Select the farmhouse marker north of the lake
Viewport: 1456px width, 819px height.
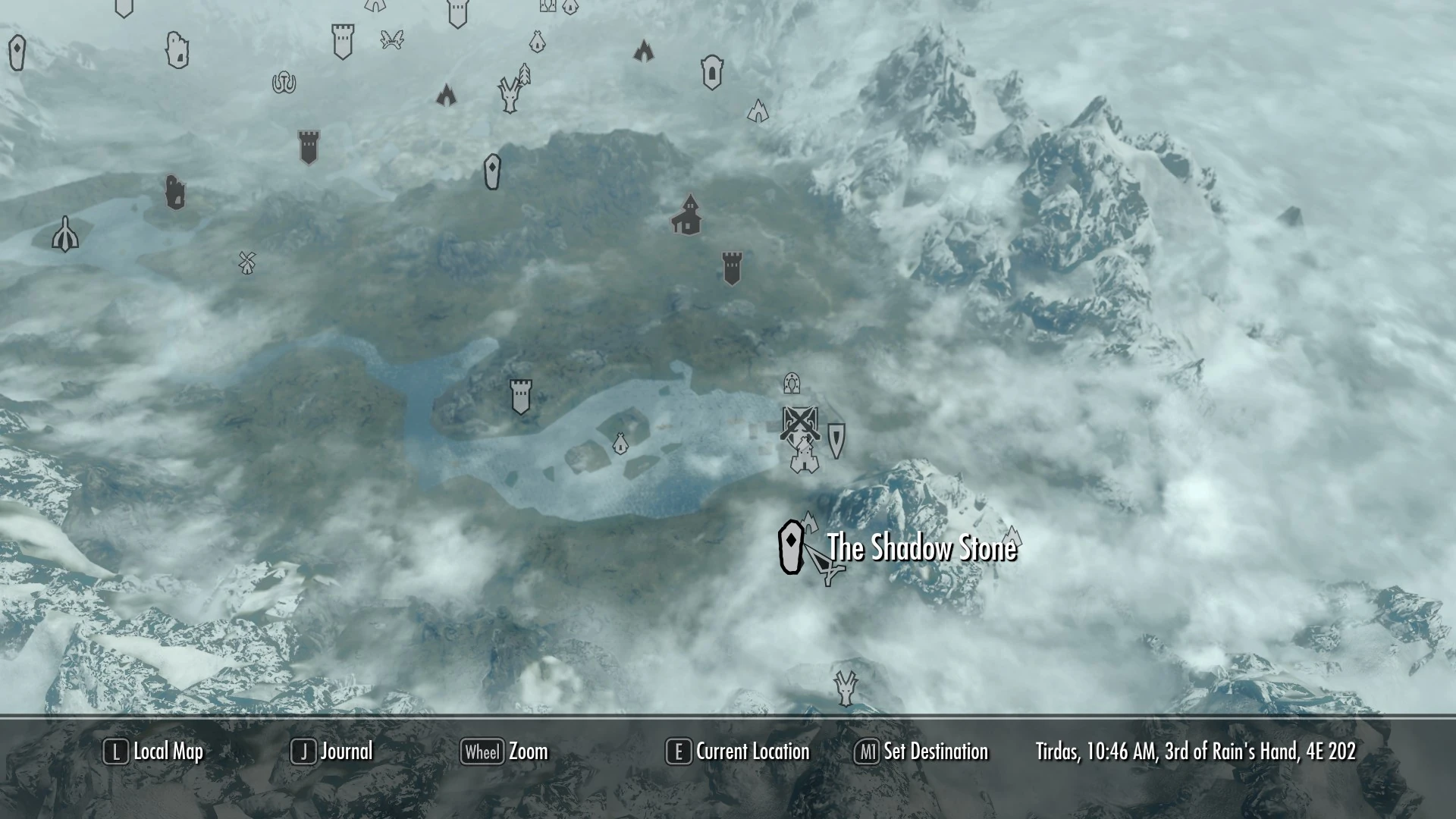coord(686,216)
